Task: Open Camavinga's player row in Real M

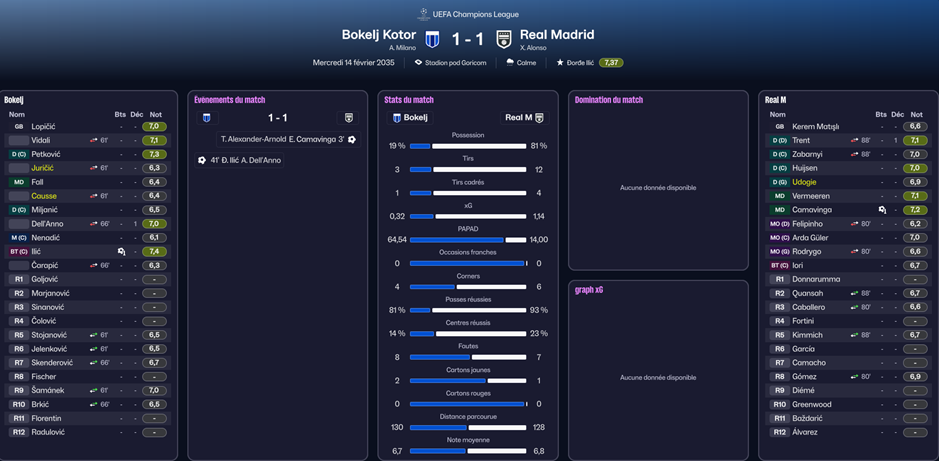Action: [x=811, y=210]
